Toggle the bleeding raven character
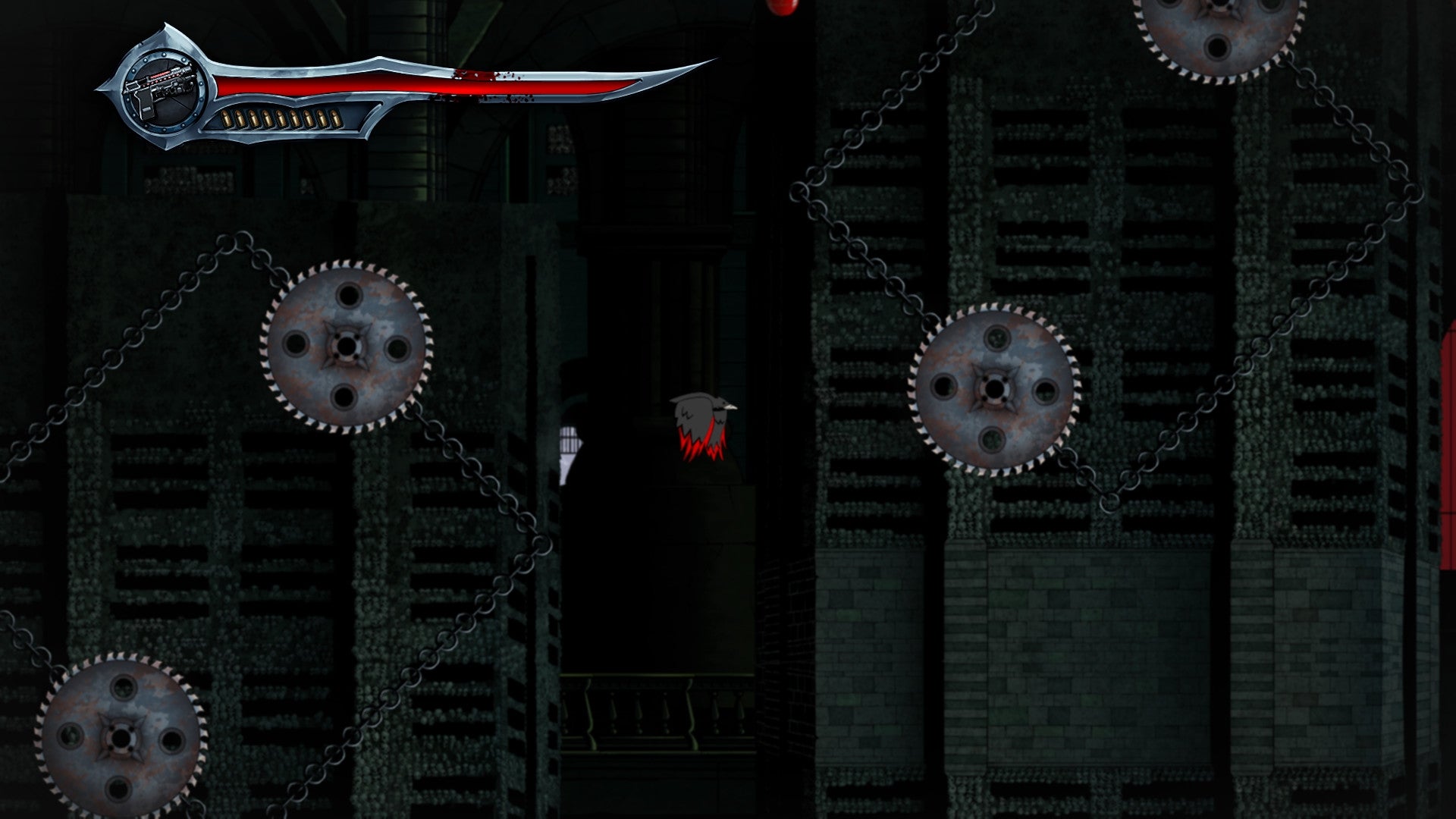 pyautogui.click(x=701, y=425)
